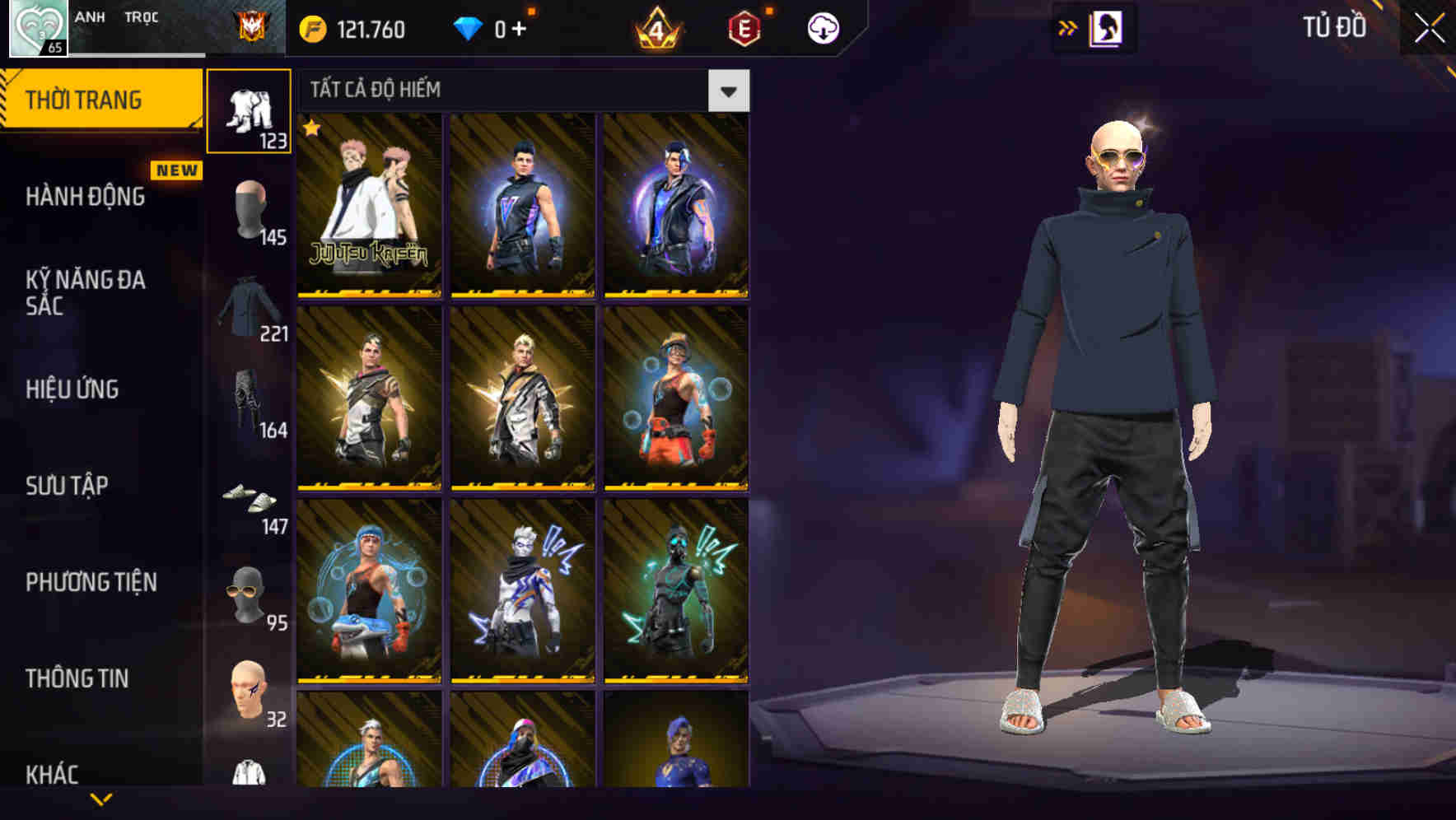Select the Jujutsu Kaisen outfit thumbnail
Viewport: 1456px width, 820px height.
coord(369,206)
